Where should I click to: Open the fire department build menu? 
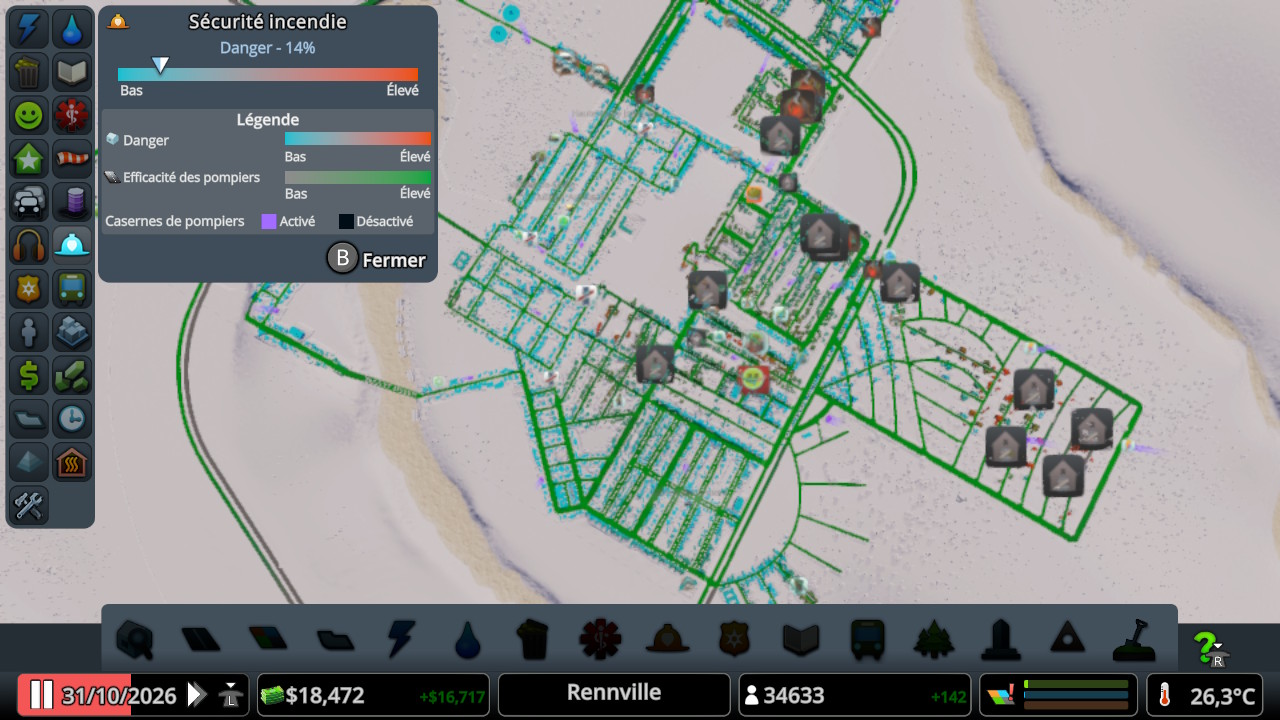[666, 638]
